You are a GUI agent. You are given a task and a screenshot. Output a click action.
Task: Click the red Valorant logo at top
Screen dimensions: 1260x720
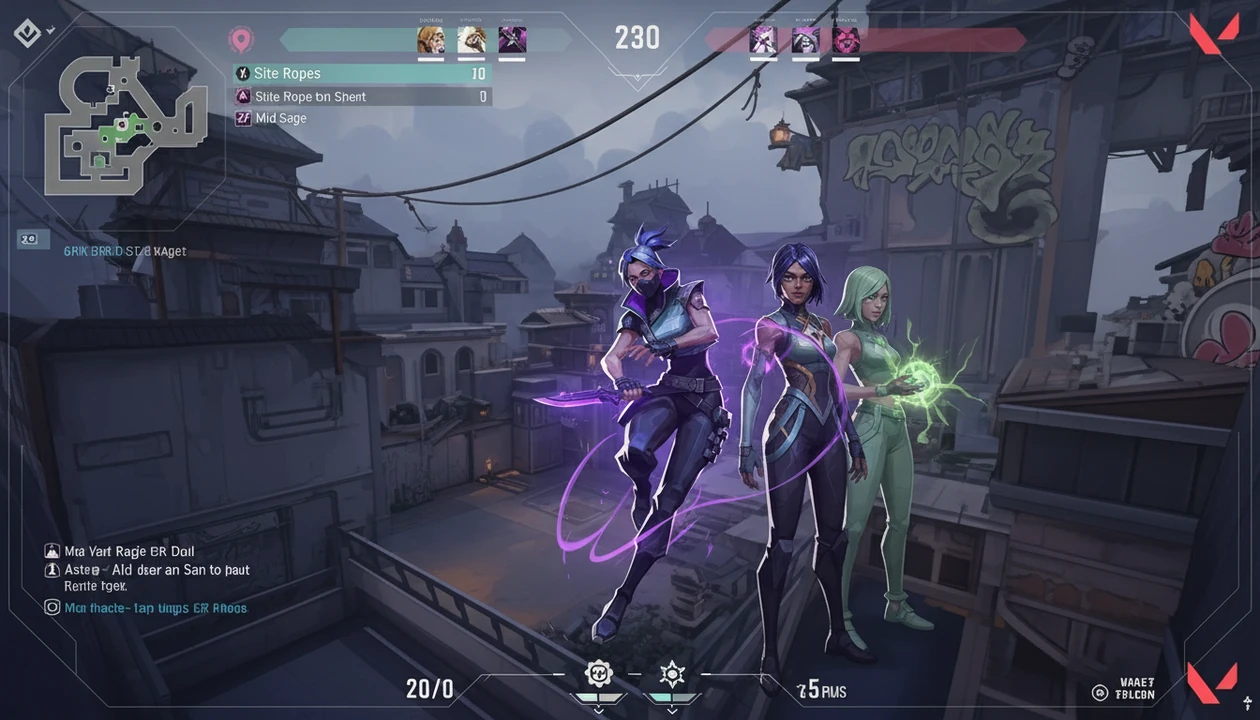pyautogui.click(x=1212, y=33)
